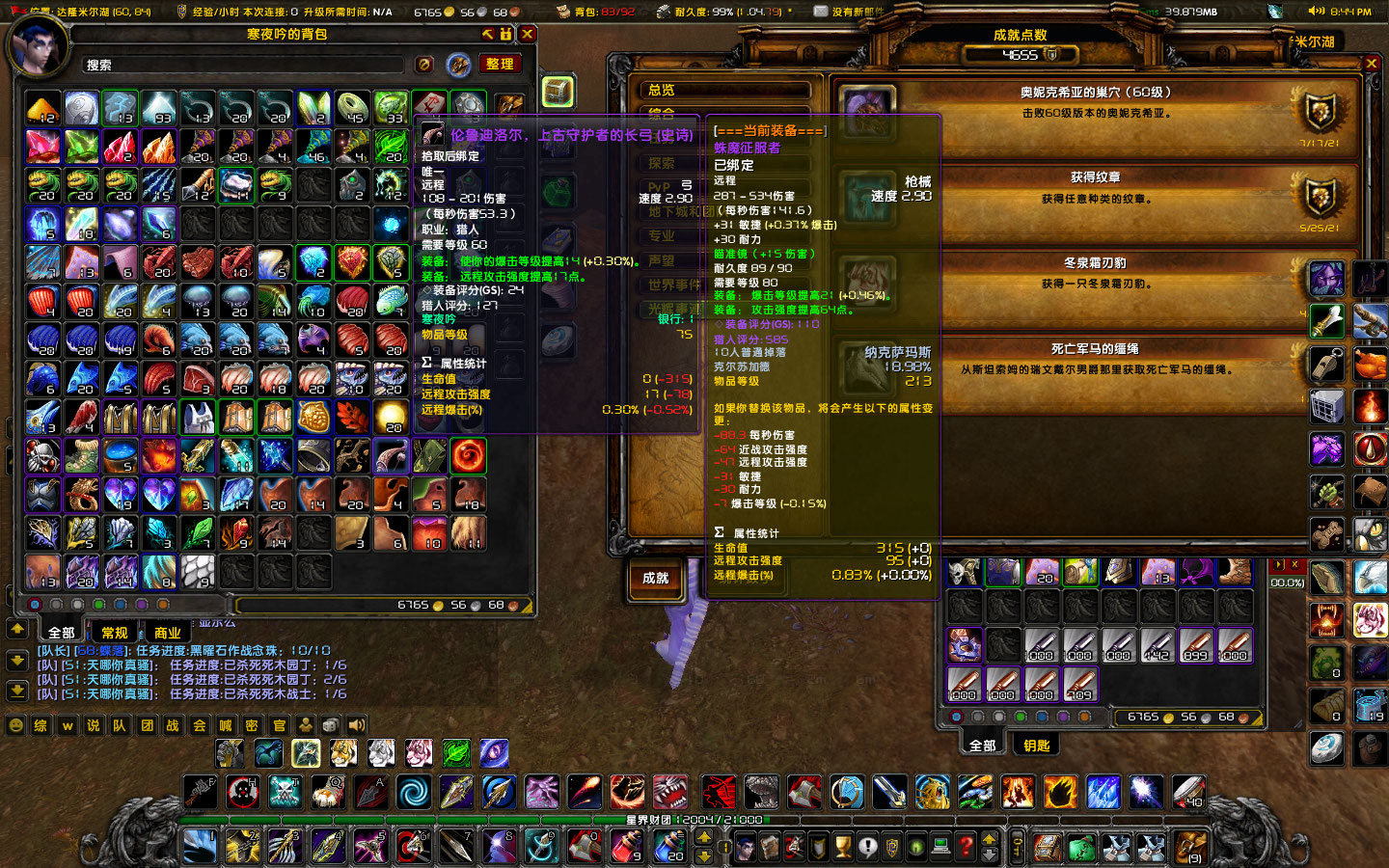This screenshot has width=1389, height=868.
Task: Click the durability armor icon in the top info bar
Action: click(x=664, y=13)
